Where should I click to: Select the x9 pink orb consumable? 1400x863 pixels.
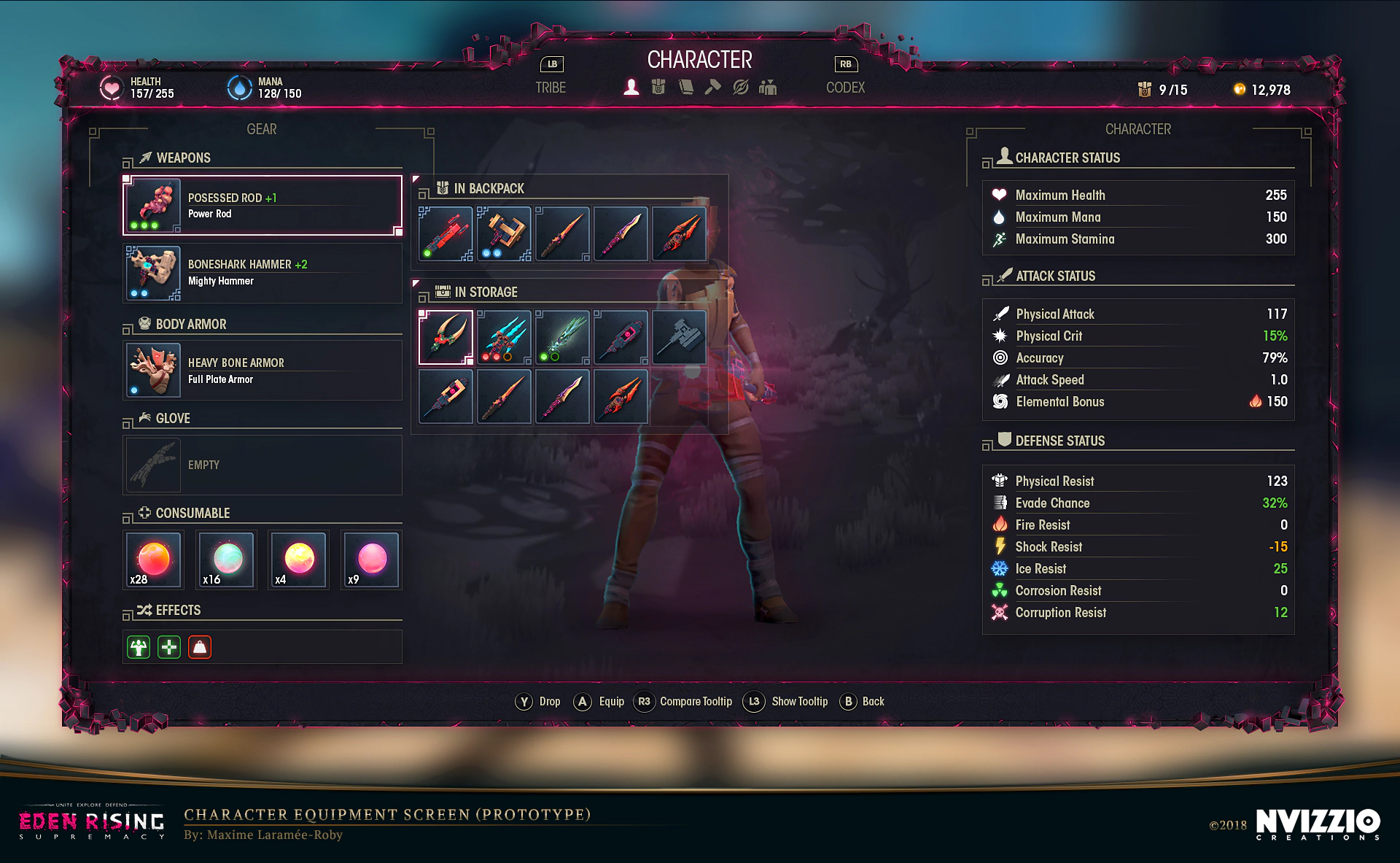pos(371,560)
